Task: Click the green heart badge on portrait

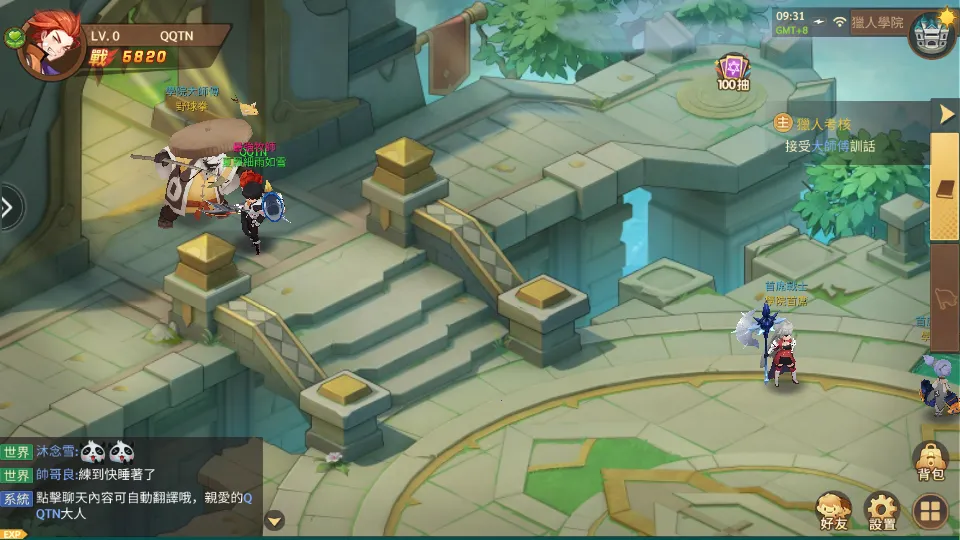Action: 13,39
